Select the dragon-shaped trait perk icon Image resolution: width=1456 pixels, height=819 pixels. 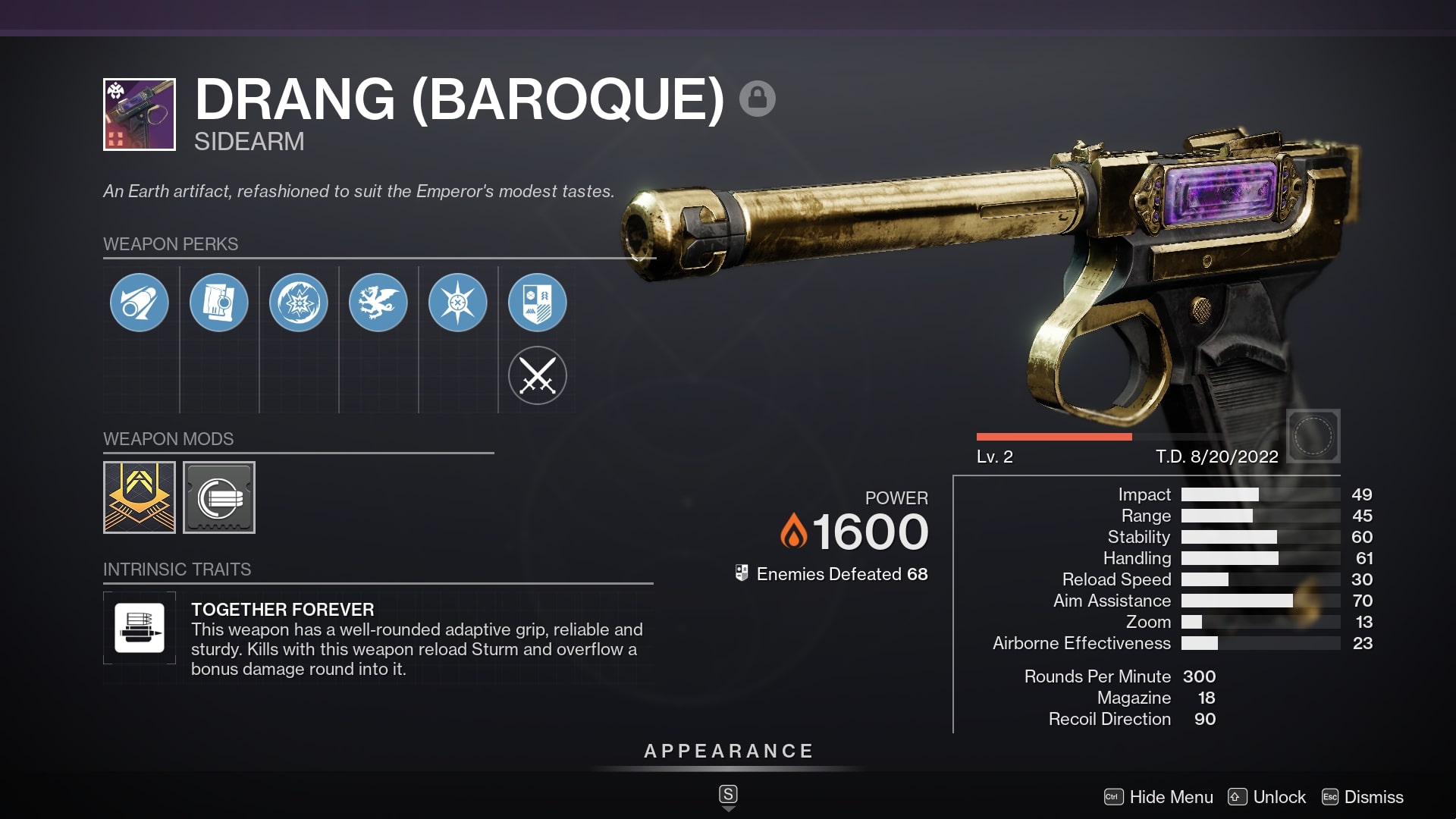[x=378, y=302]
